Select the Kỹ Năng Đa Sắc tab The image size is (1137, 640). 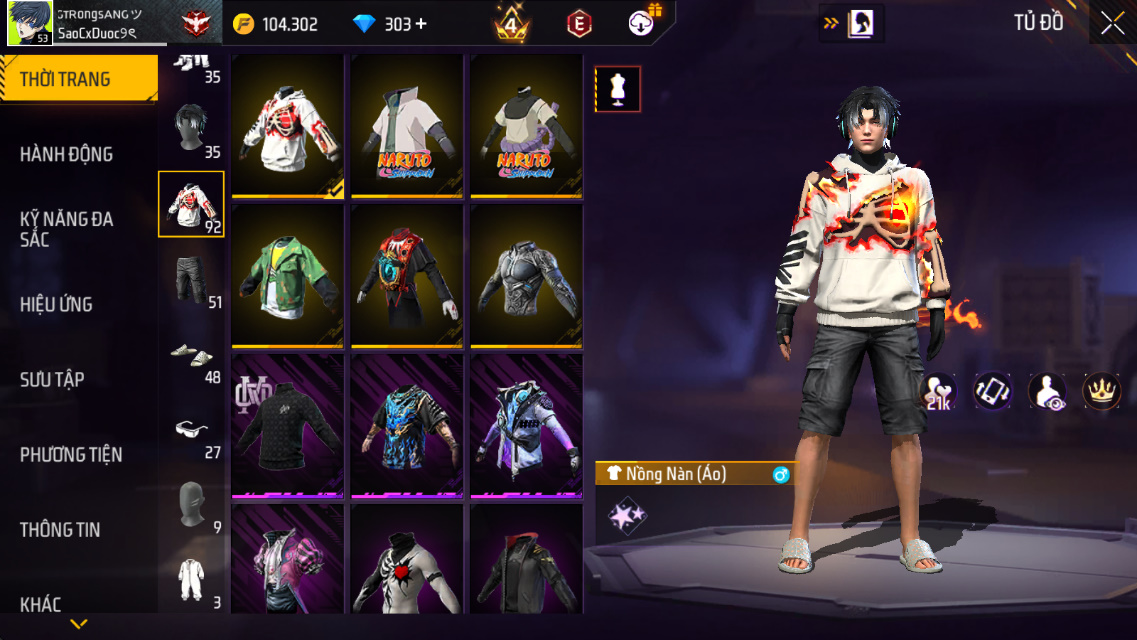coord(67,229)
